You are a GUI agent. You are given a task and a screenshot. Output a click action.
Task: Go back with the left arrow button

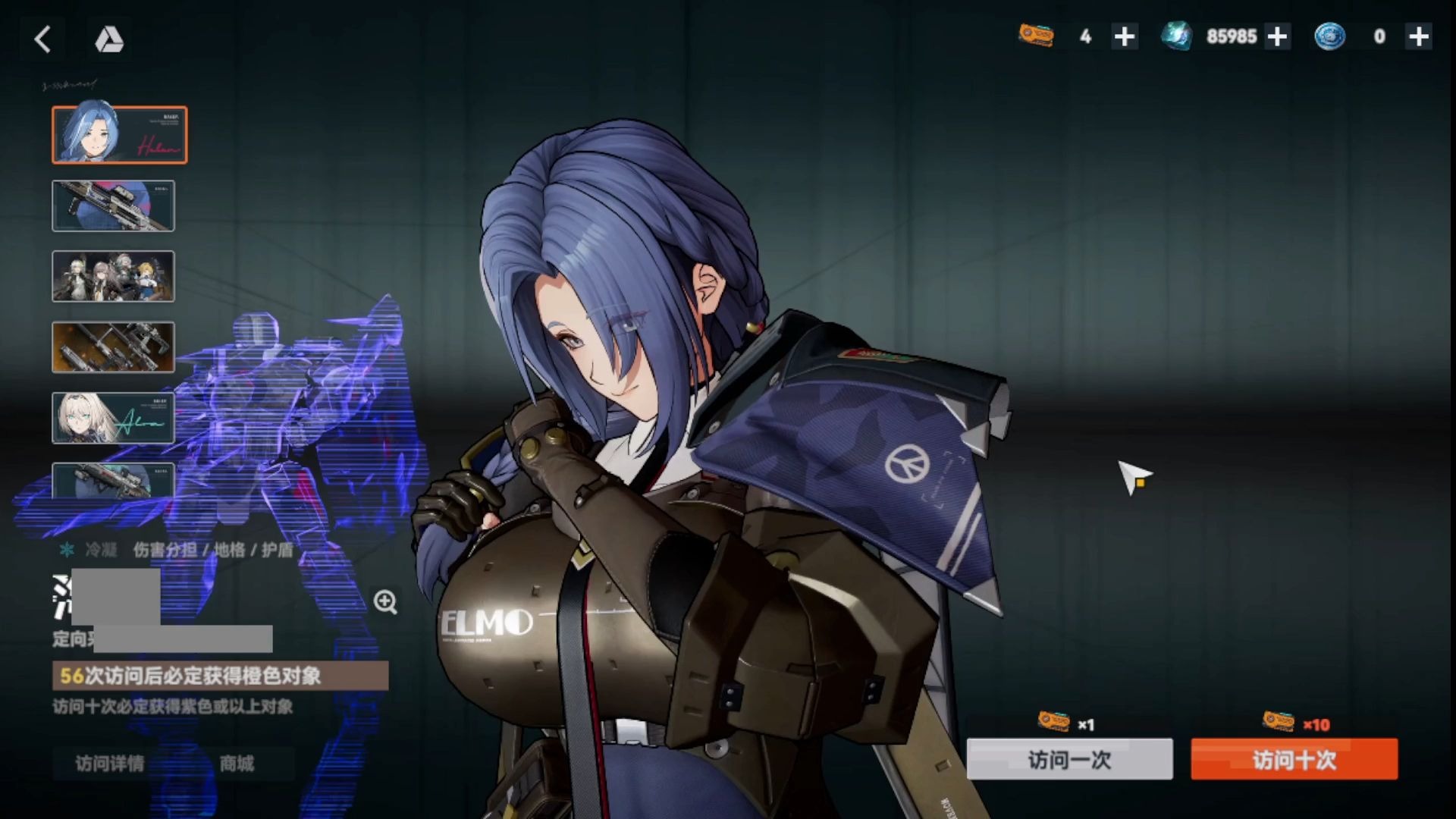point(43,39)
